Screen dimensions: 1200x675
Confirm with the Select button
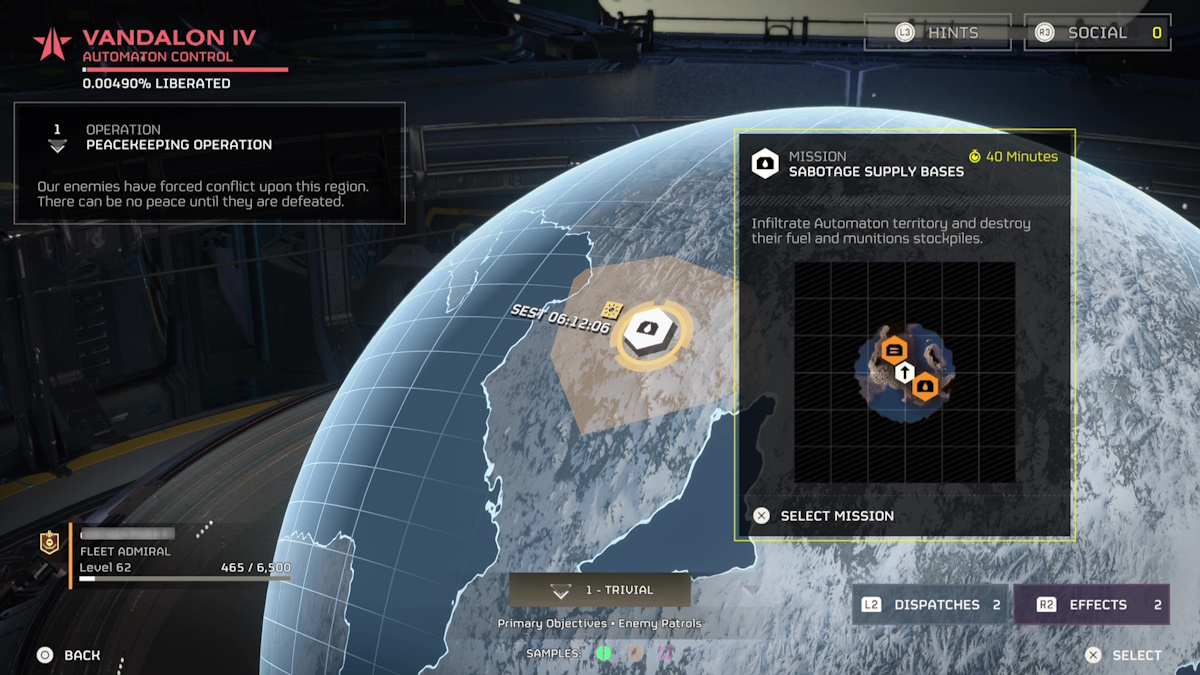pyautogui.click(x=1125, y=655)
